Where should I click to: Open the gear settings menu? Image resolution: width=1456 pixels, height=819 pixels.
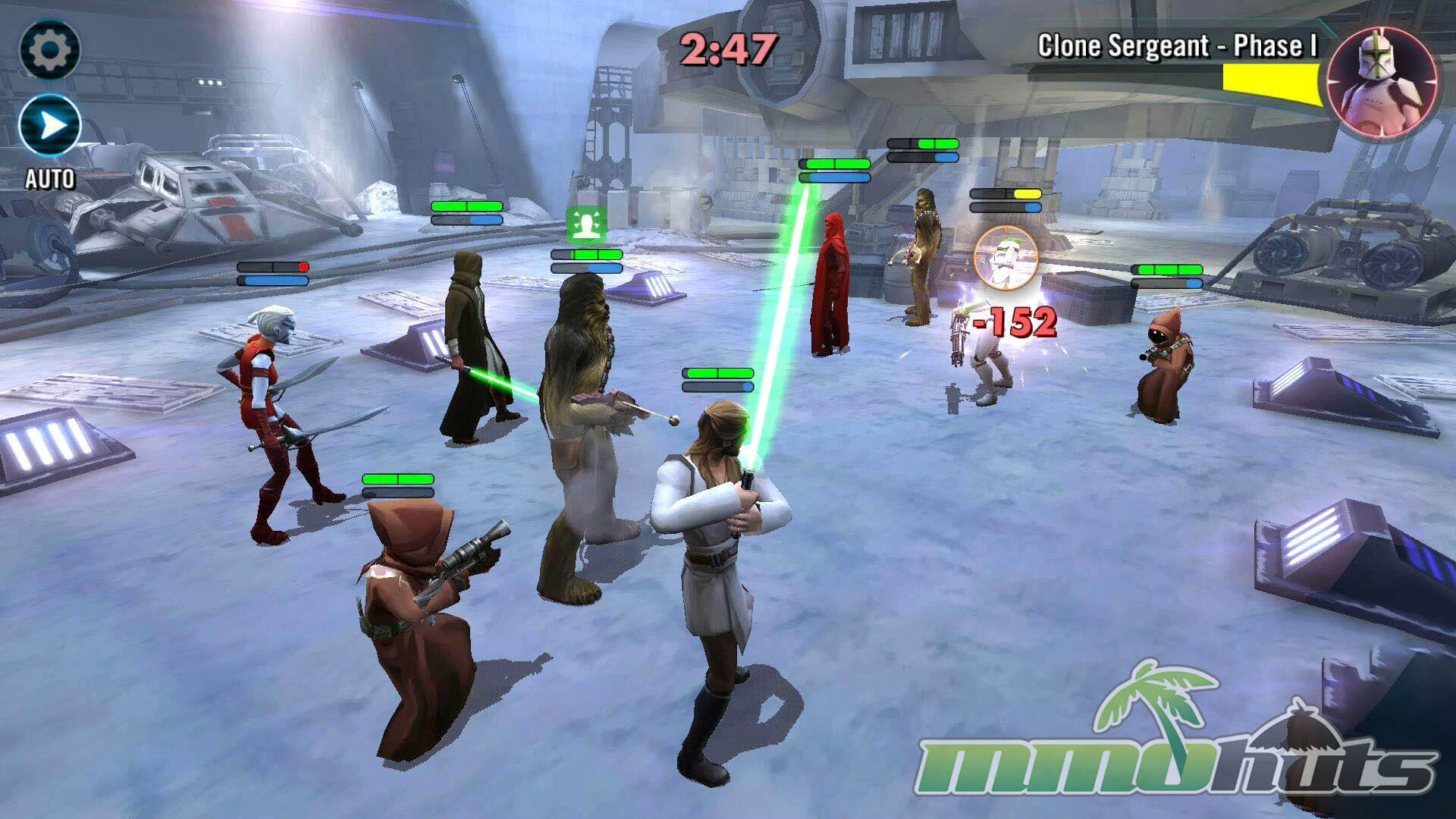pos(49,50)
